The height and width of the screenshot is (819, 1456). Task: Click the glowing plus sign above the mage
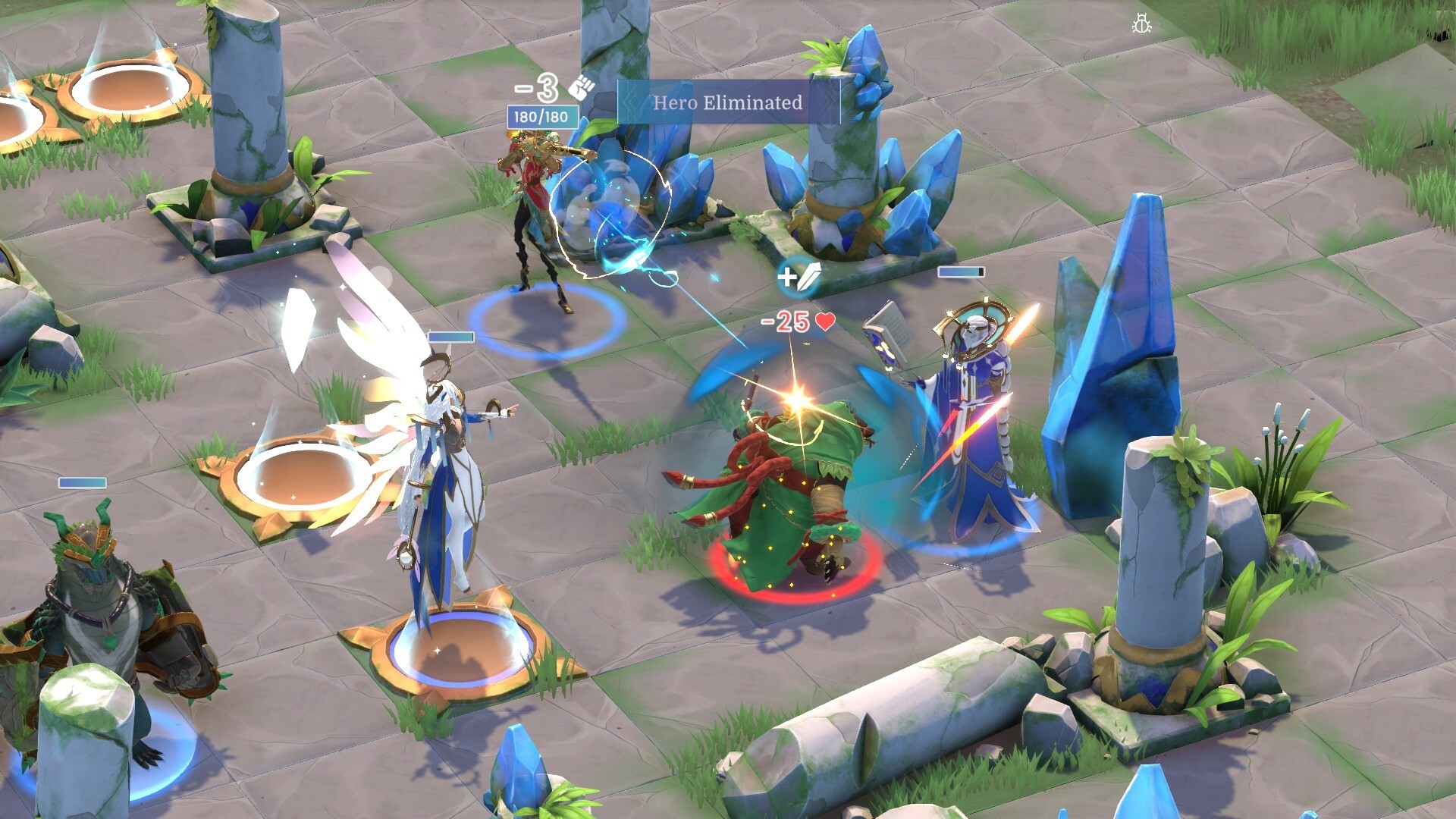[789, 276]
